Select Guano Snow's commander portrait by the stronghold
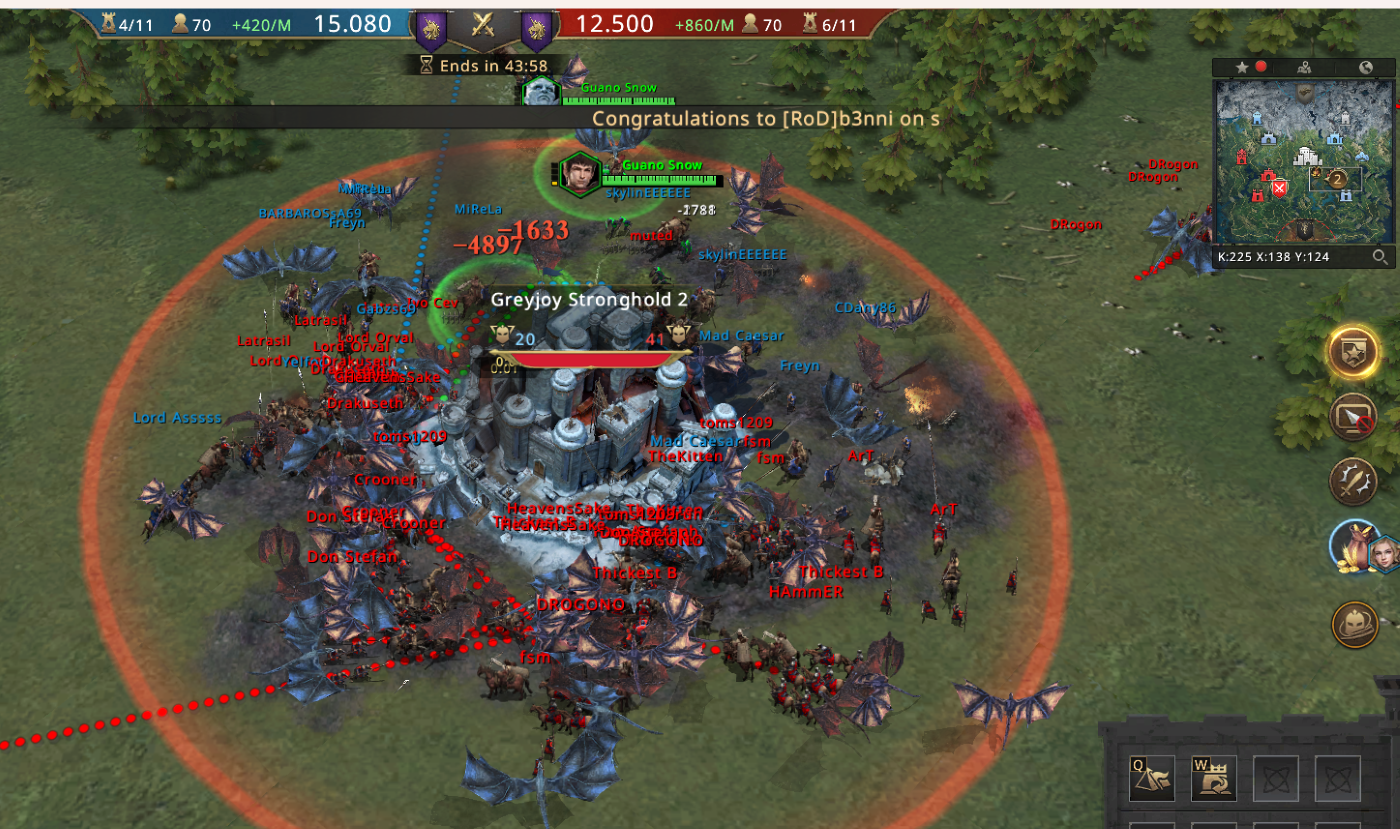Image resolution: width=1400 pixels, height=829 pixels. [x=578, y=173]
